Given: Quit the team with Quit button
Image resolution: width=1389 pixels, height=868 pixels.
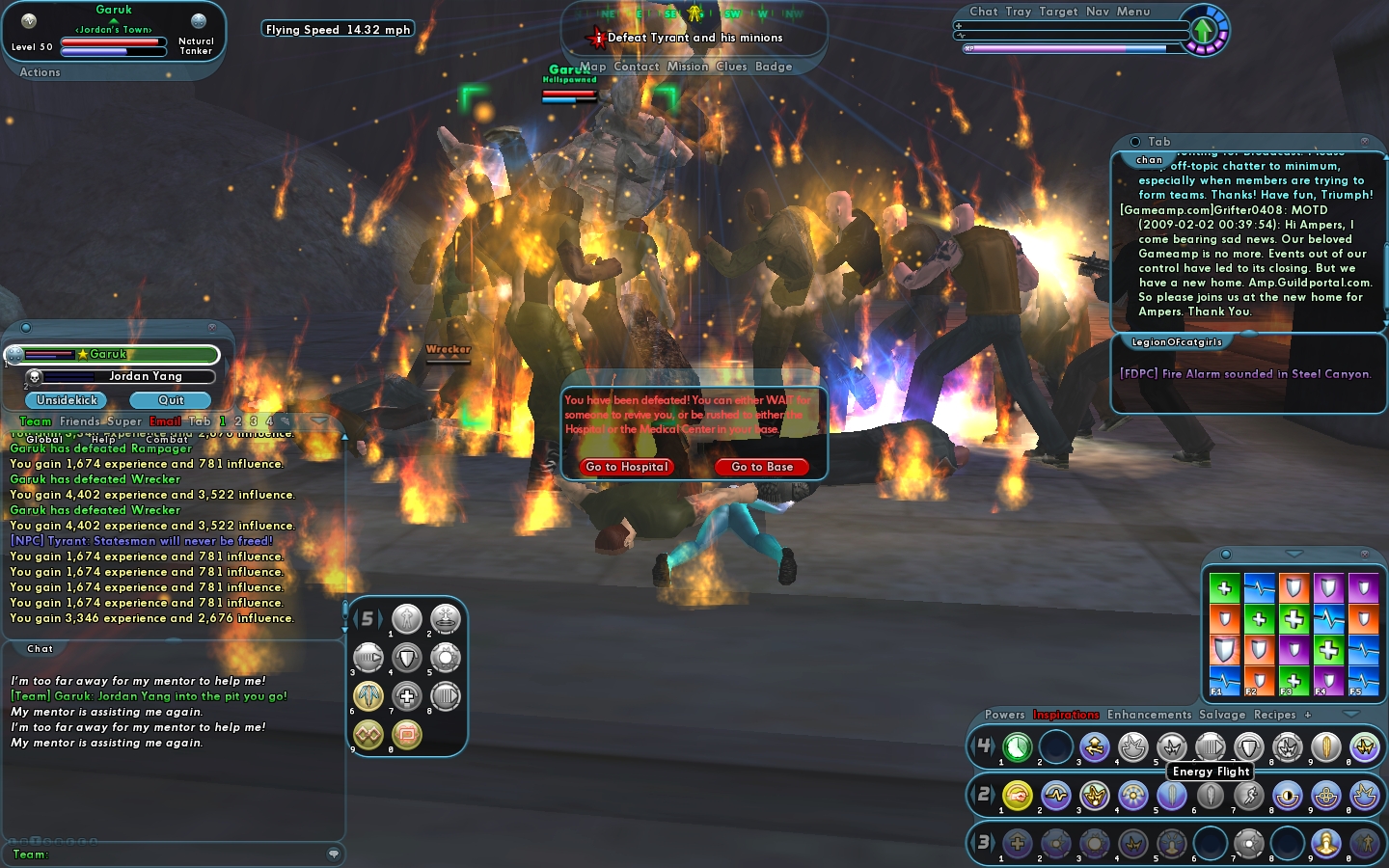Looking at the screenshot, I should 171,400.
